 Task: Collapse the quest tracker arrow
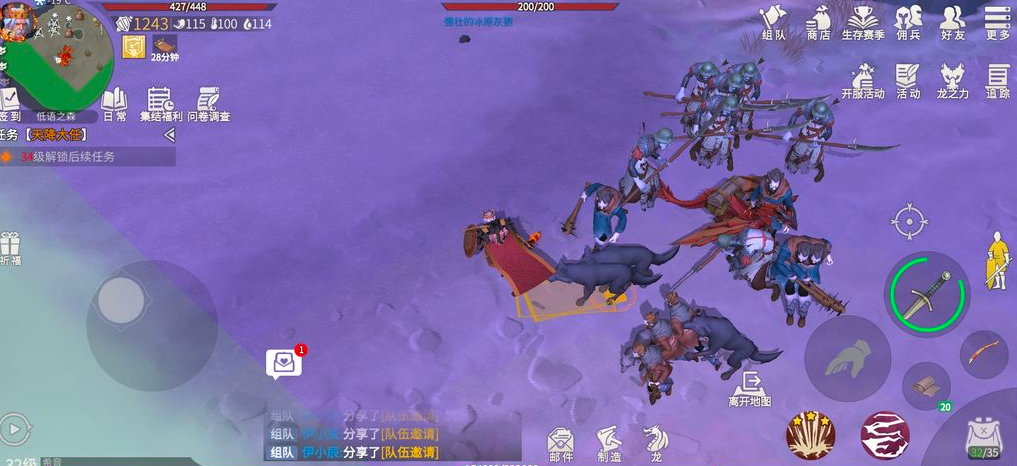169,134
